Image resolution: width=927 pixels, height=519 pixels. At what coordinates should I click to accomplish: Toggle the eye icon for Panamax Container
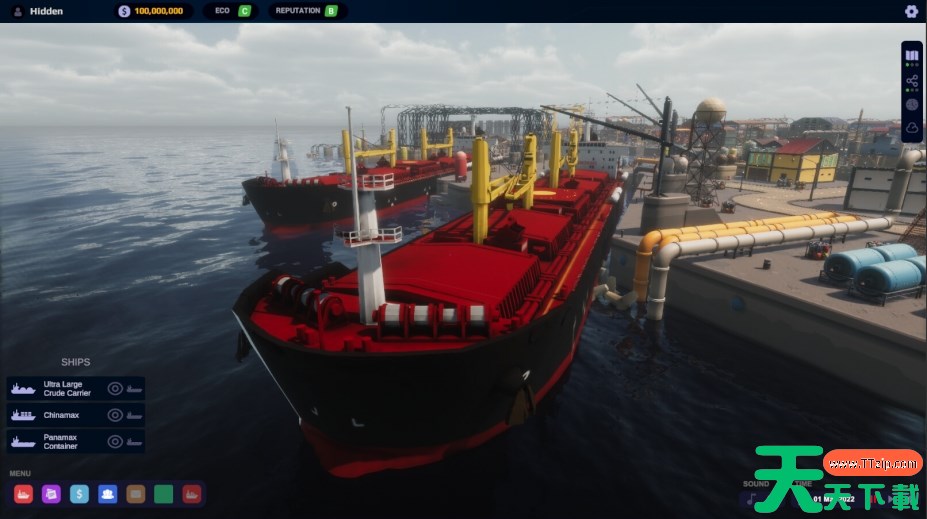115,441
